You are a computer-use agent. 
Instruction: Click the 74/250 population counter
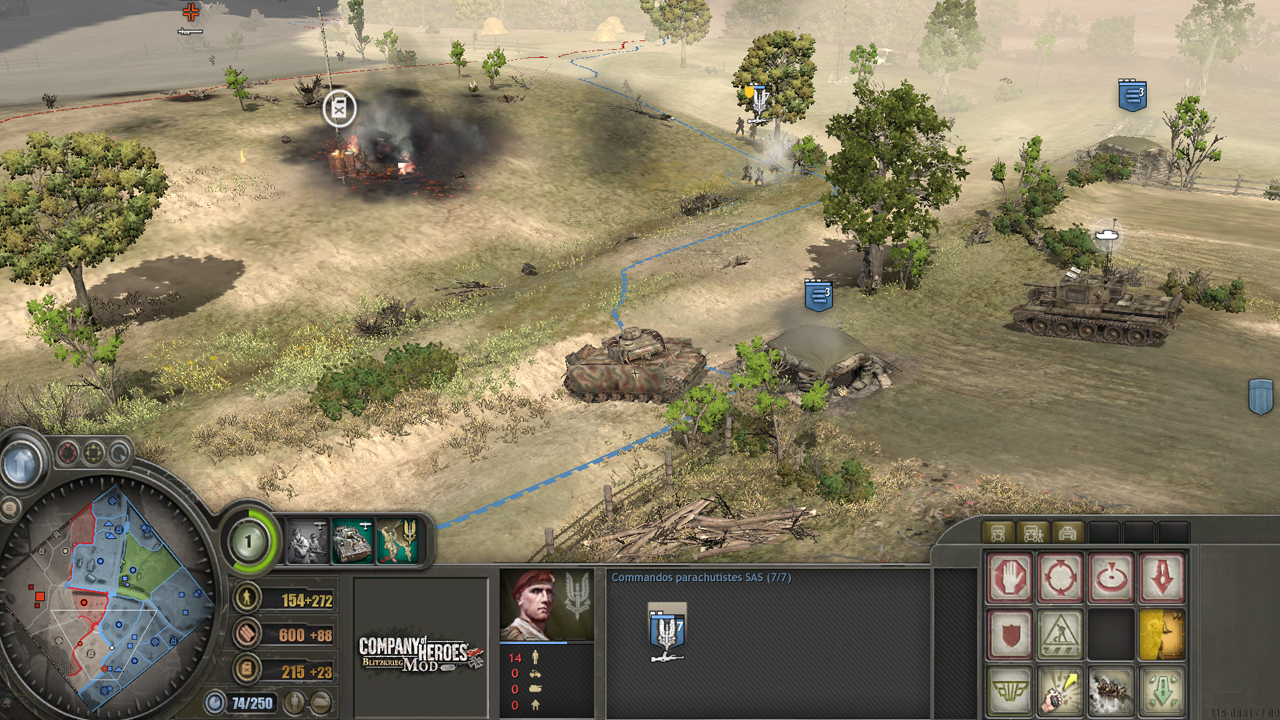[x=252, y=702]
